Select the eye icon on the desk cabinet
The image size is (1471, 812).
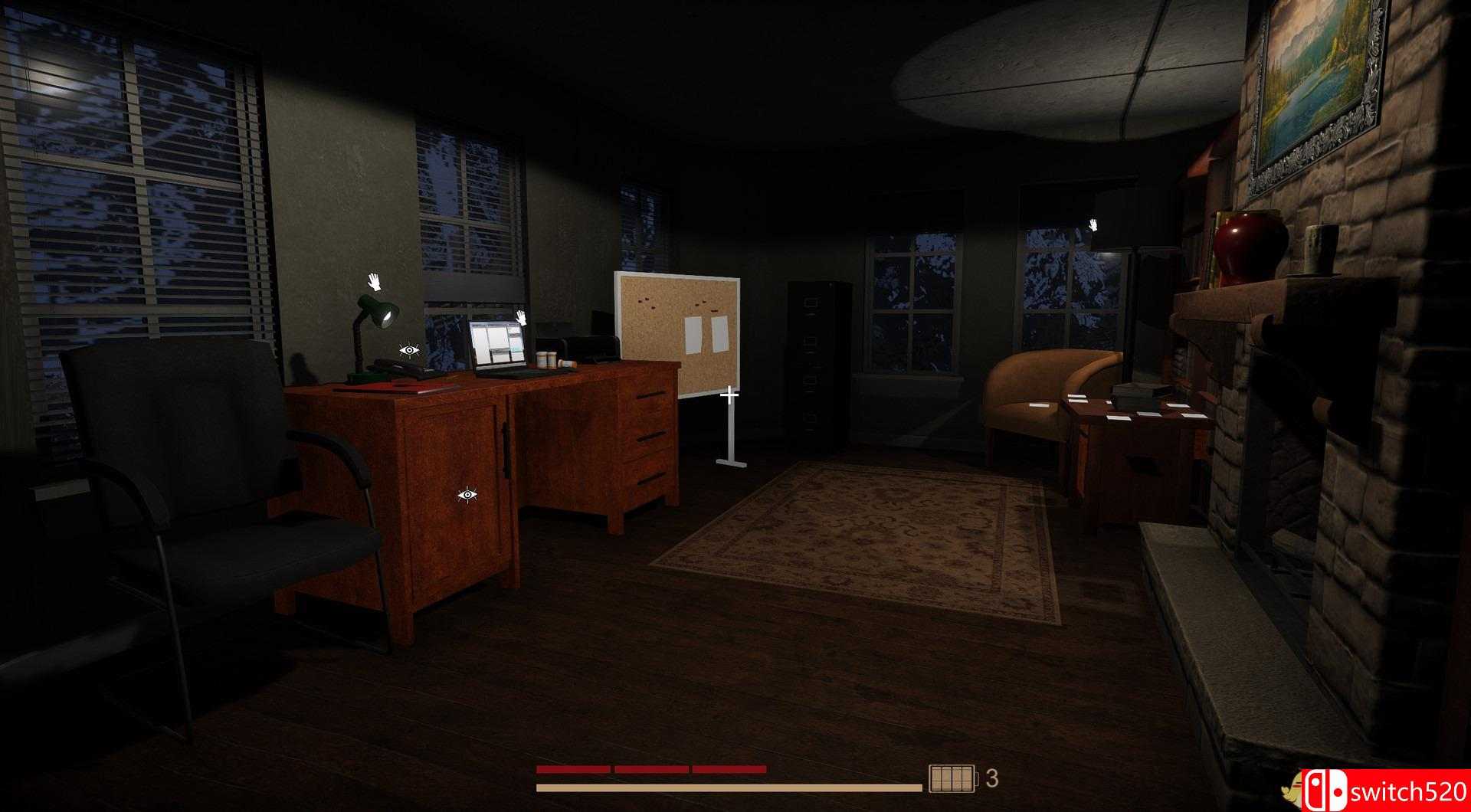467,494
